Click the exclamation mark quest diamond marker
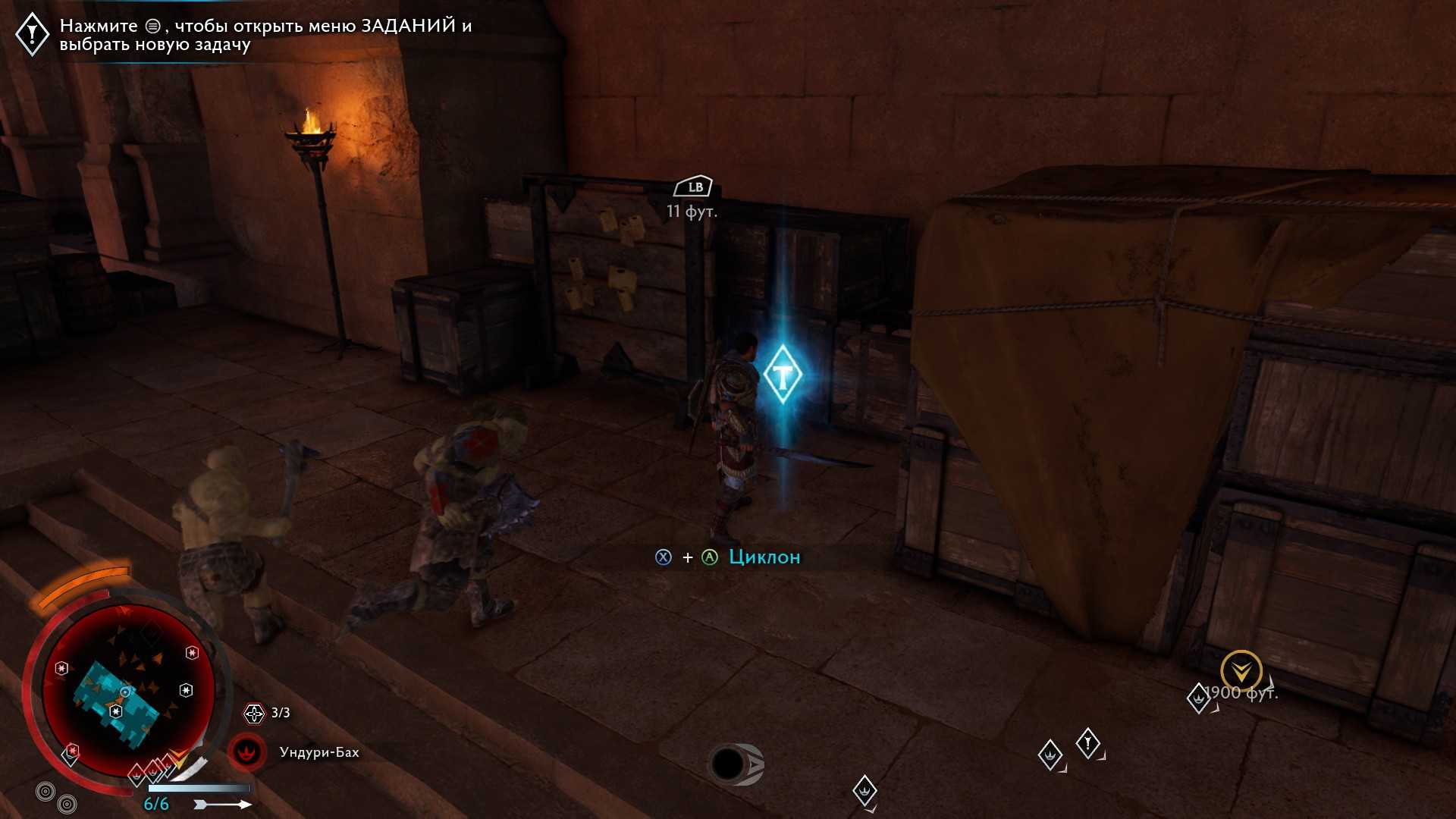Screen dimensions: 1456x819 (x=1087, y=742)
